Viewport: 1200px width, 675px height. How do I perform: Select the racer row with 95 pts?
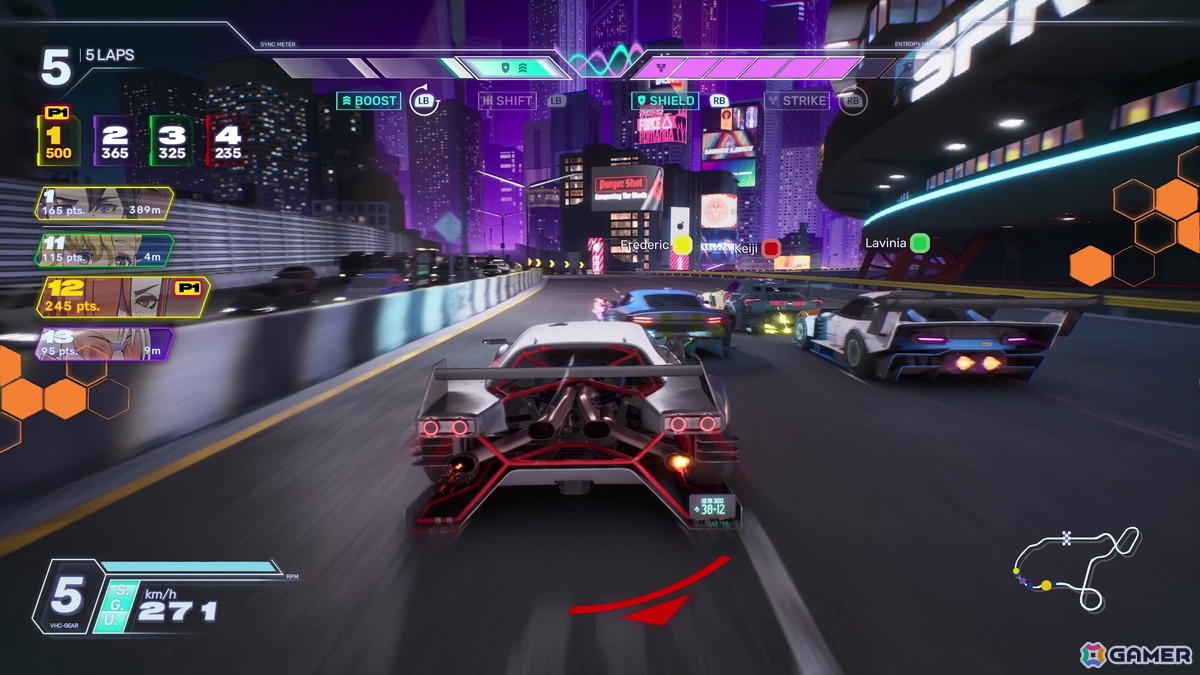coord(104,344)
